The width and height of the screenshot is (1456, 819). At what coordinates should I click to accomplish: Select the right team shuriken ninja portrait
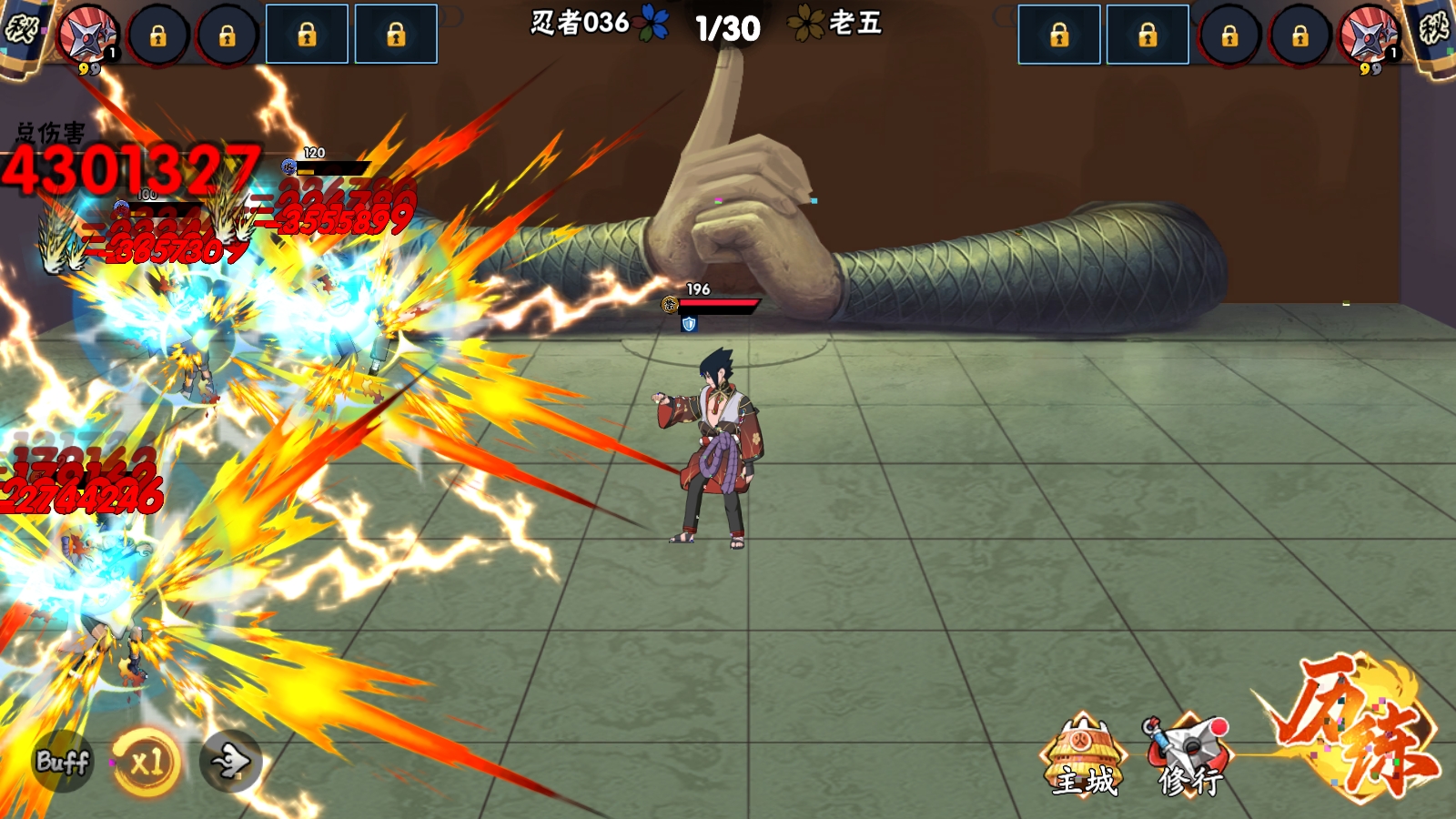(x=1369, y=36)
